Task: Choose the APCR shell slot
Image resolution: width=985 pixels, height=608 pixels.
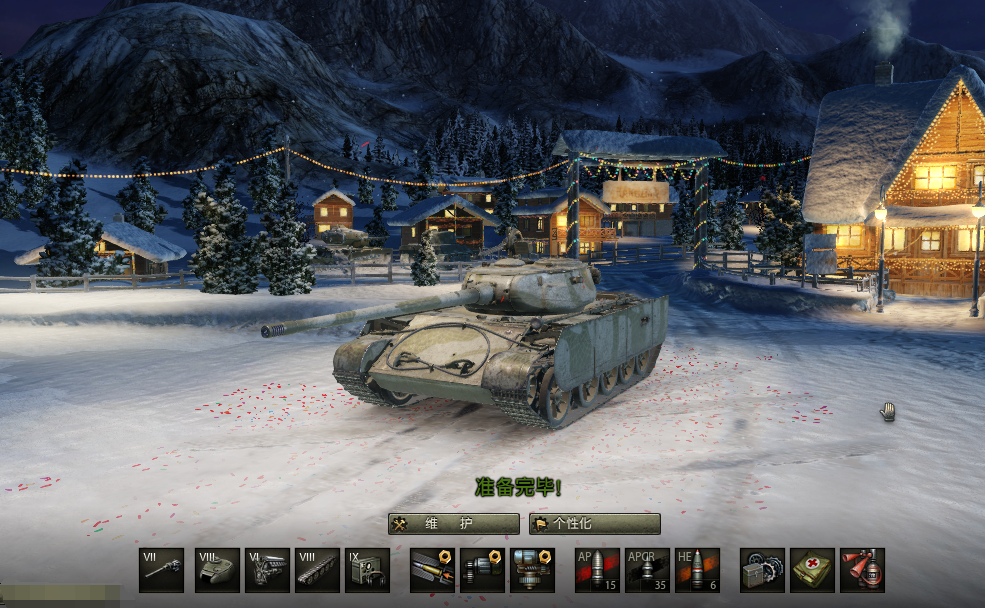Action: 647,570
